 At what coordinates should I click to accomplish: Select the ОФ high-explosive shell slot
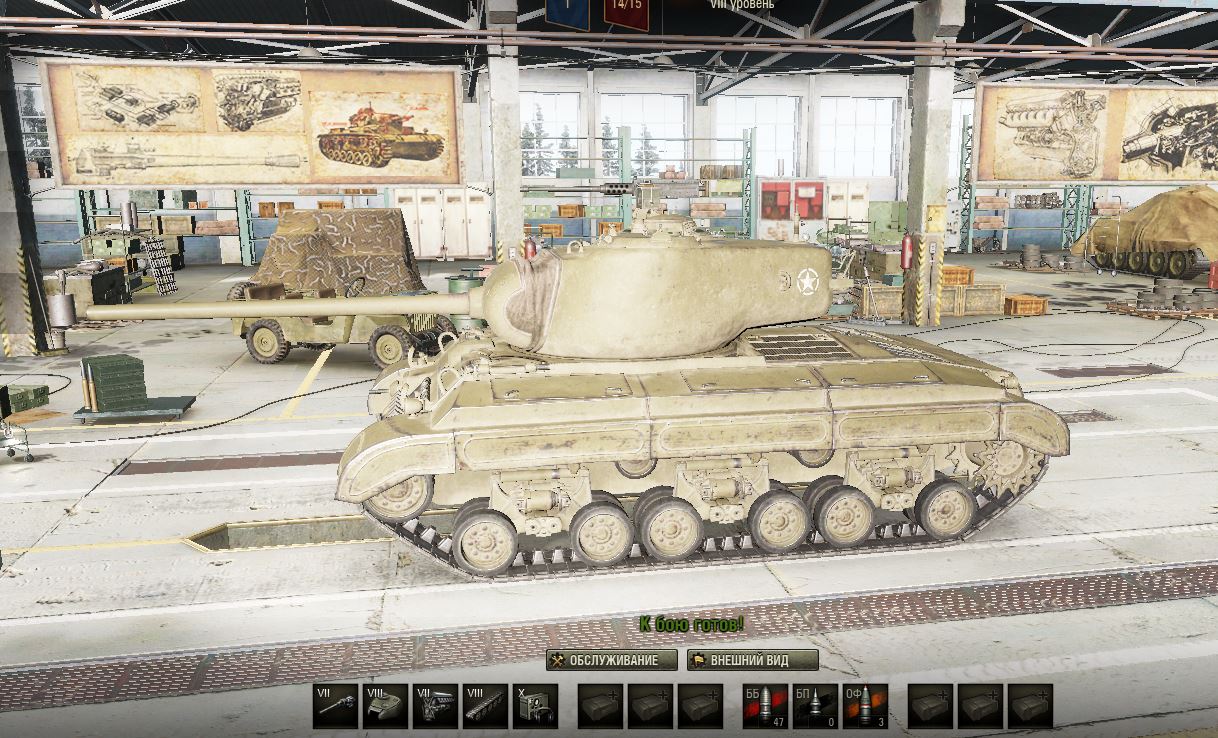[865, 706]
